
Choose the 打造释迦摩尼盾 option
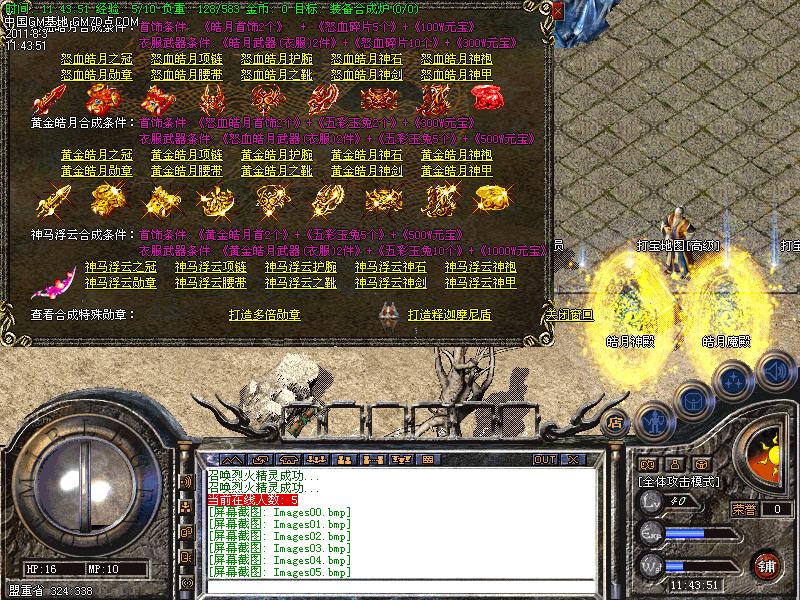tap(451, 315)
